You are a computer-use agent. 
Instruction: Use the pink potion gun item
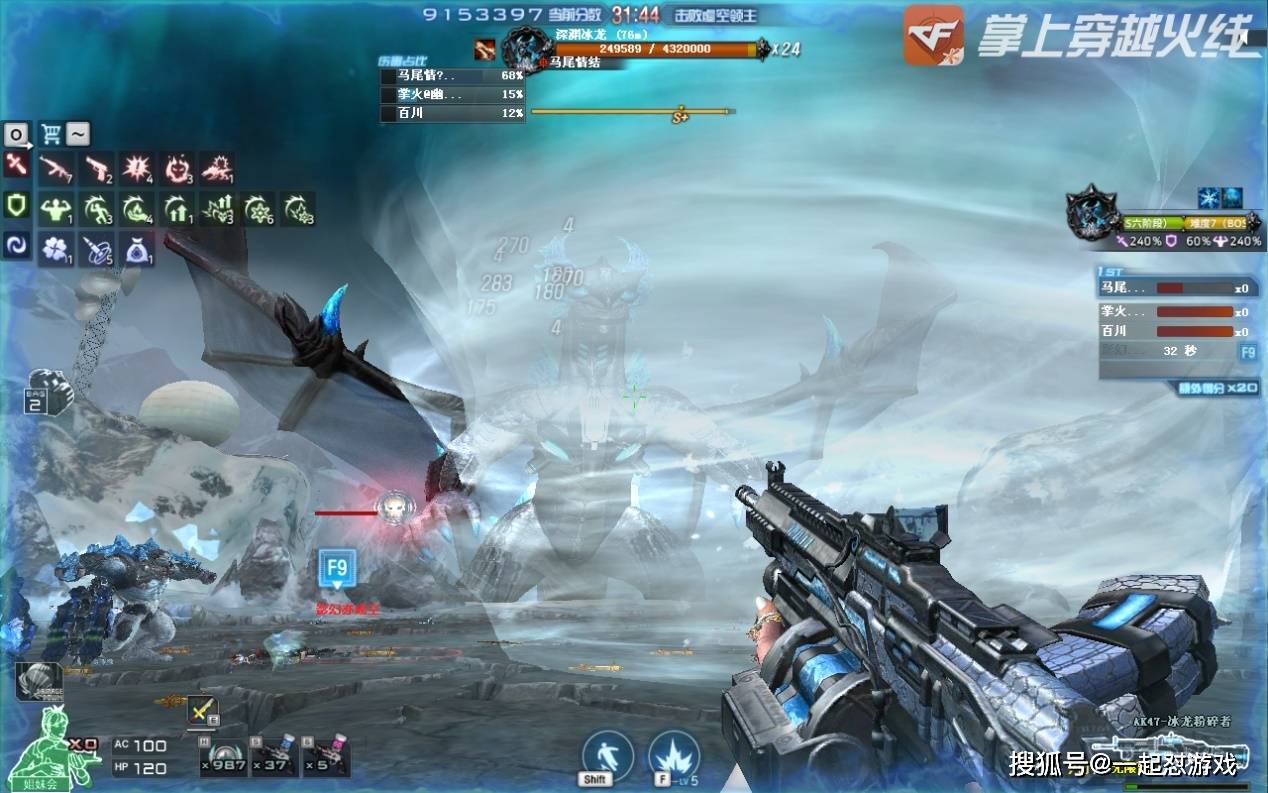coord(326,758)
